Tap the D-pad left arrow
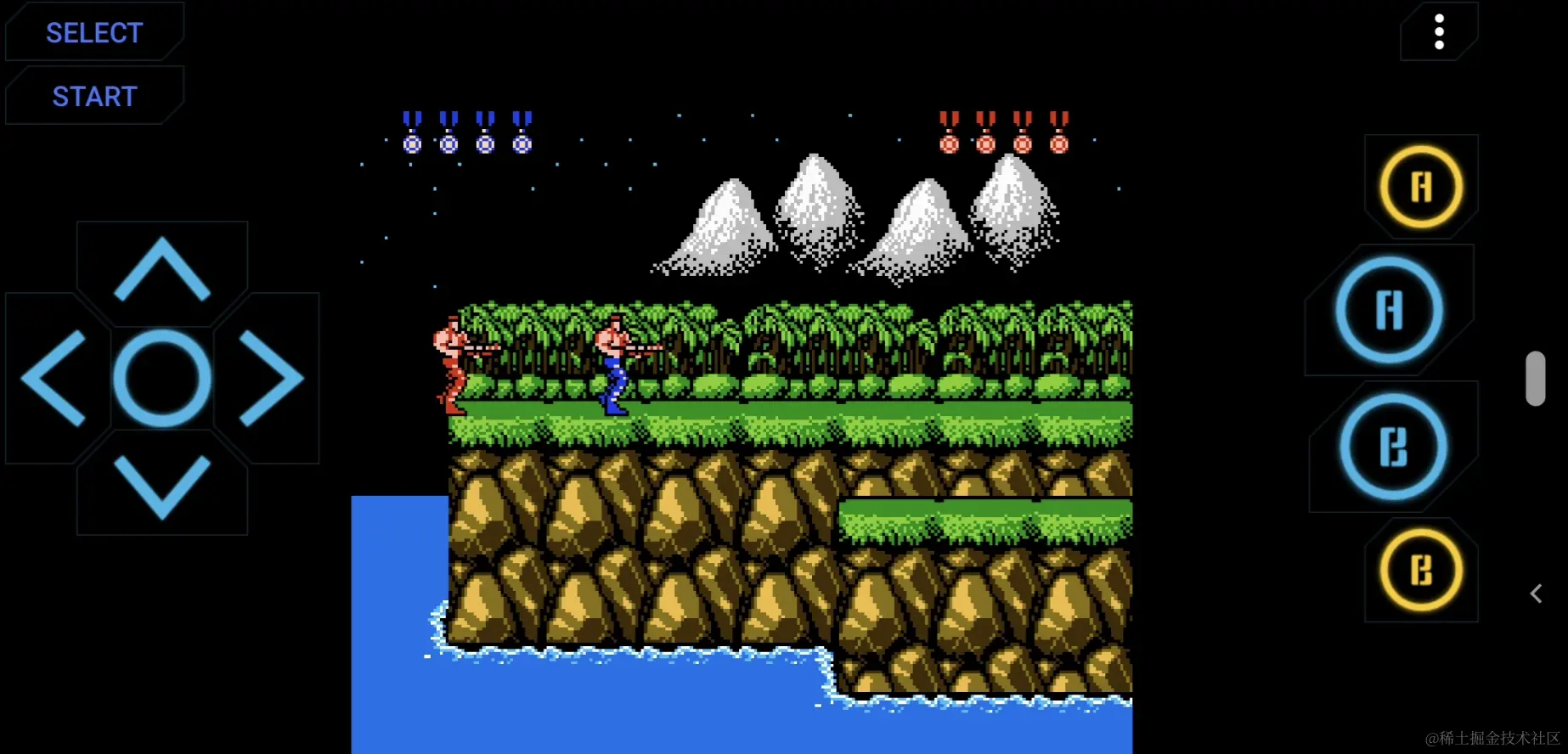This screenshot has width=1568, height=754. (54, 378)
